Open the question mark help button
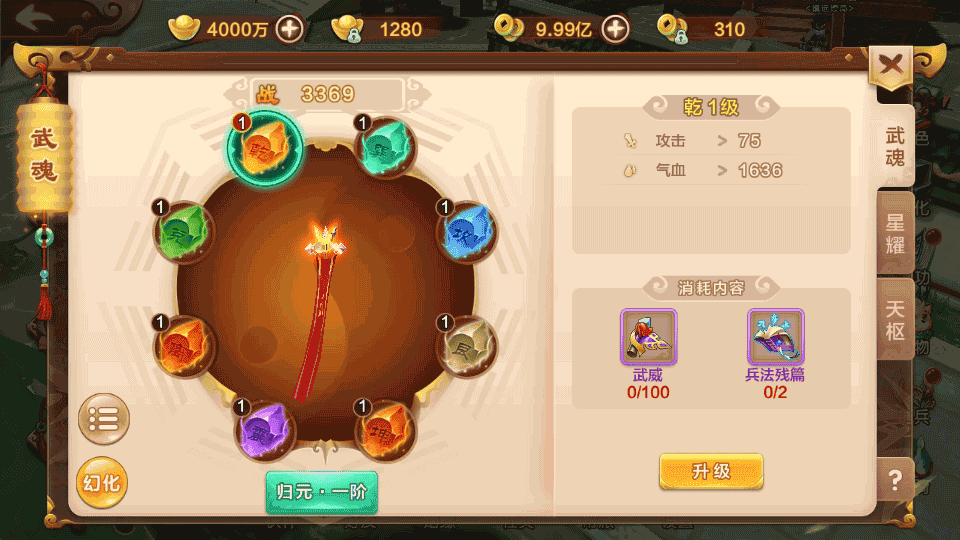The height and width of the screenshot is (540, 960). [894, 481]
